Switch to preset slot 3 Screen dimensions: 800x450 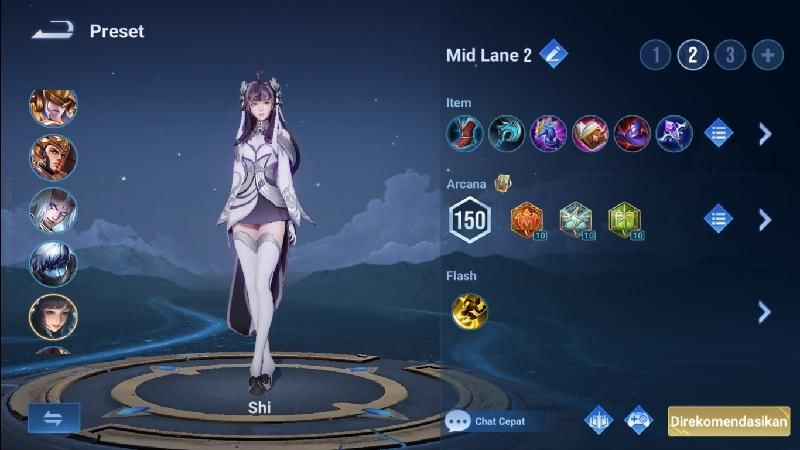coord(730,54)
